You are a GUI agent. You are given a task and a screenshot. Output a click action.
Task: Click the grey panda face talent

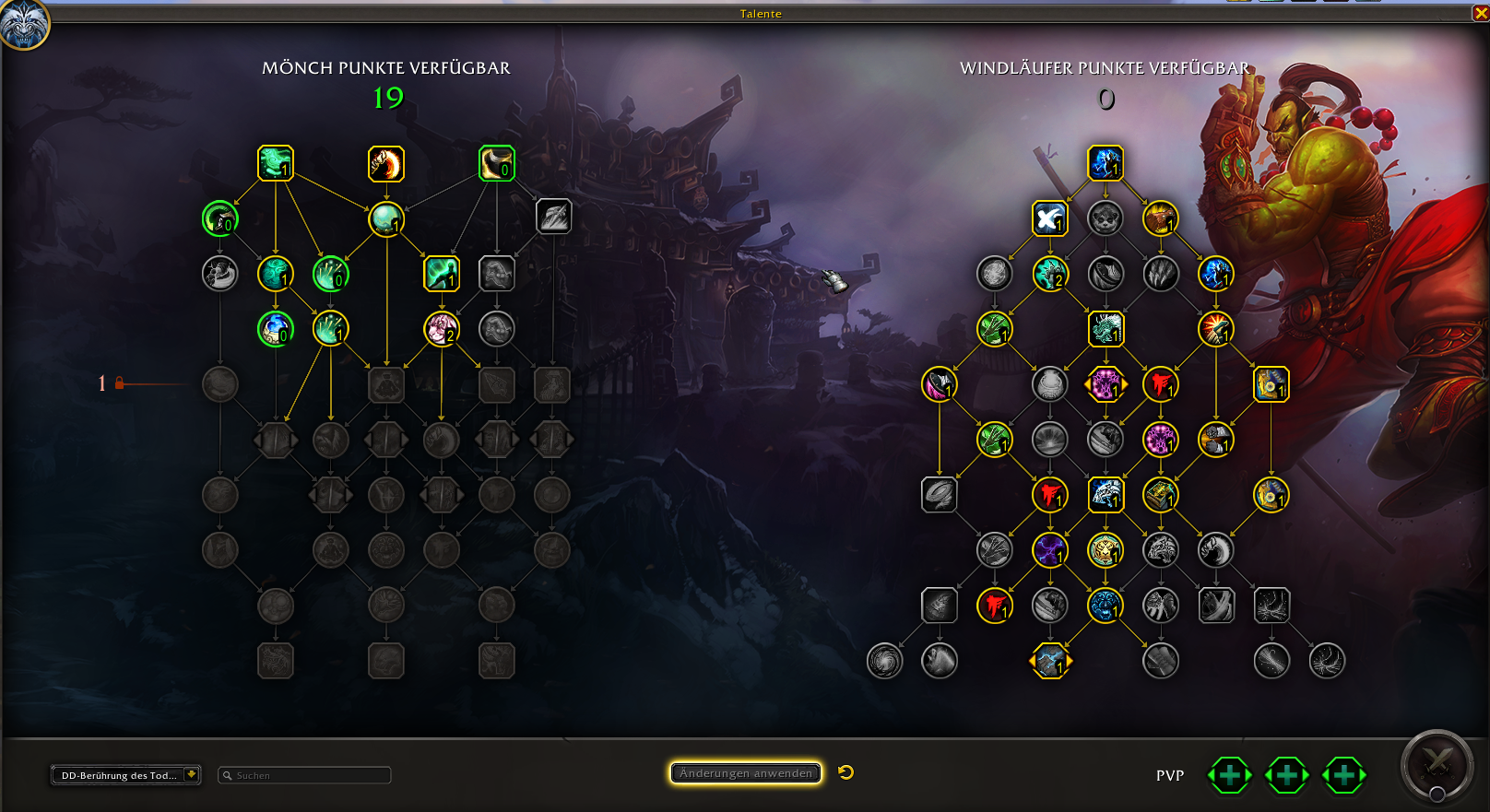1105,218
